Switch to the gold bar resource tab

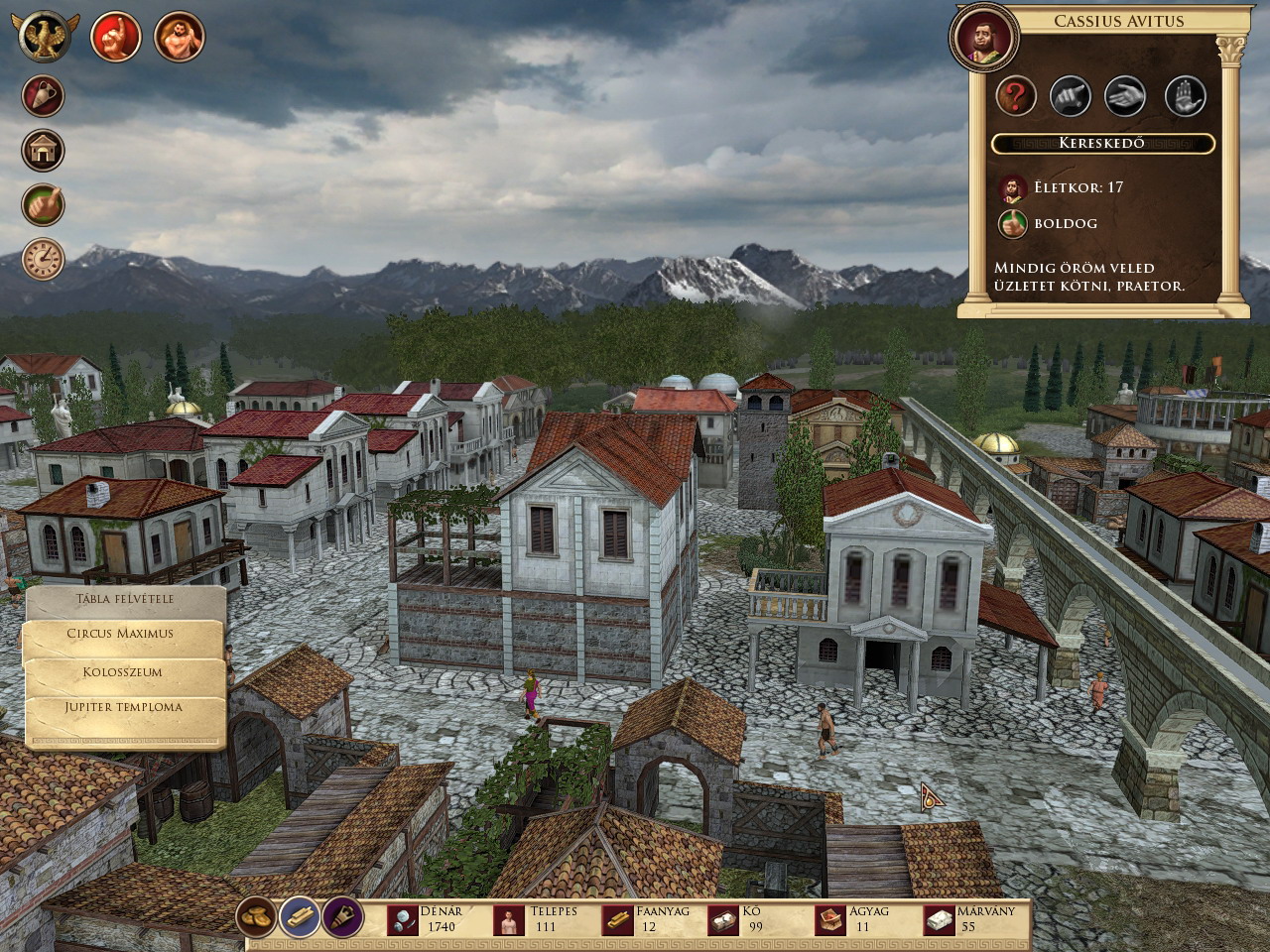click(300, 918)
